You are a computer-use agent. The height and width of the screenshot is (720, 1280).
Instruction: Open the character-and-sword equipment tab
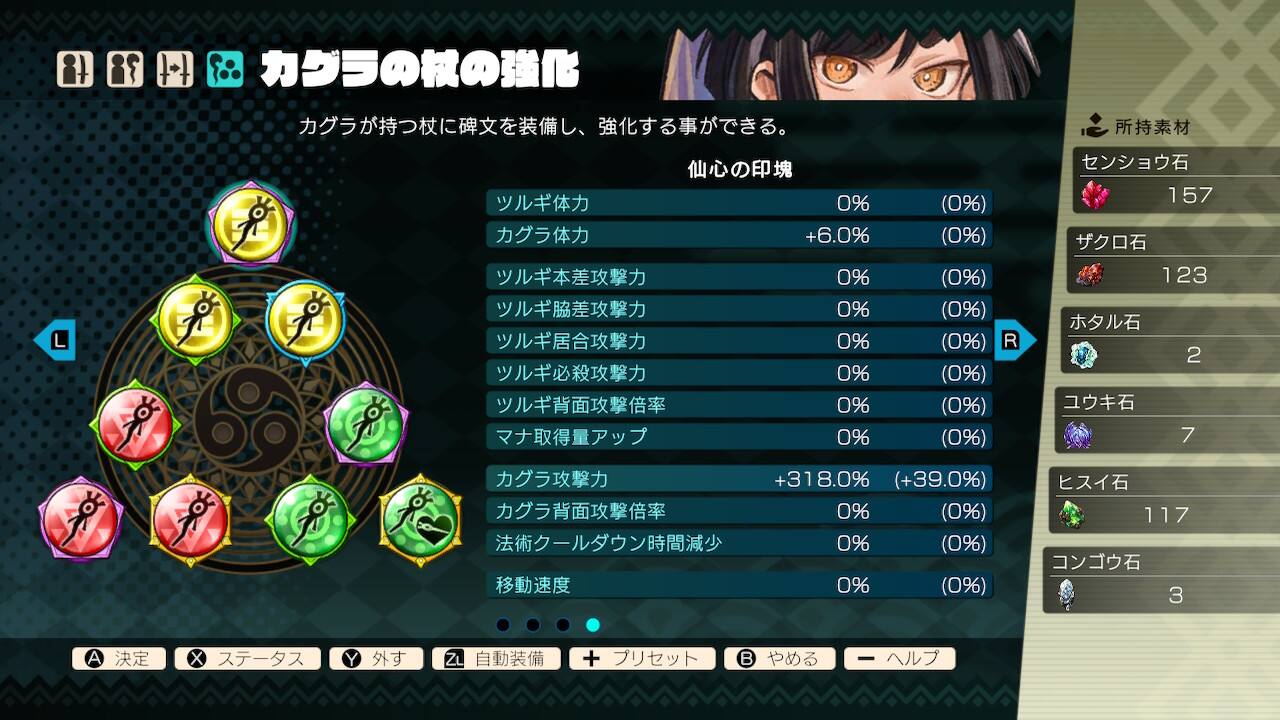pos(75,69)
